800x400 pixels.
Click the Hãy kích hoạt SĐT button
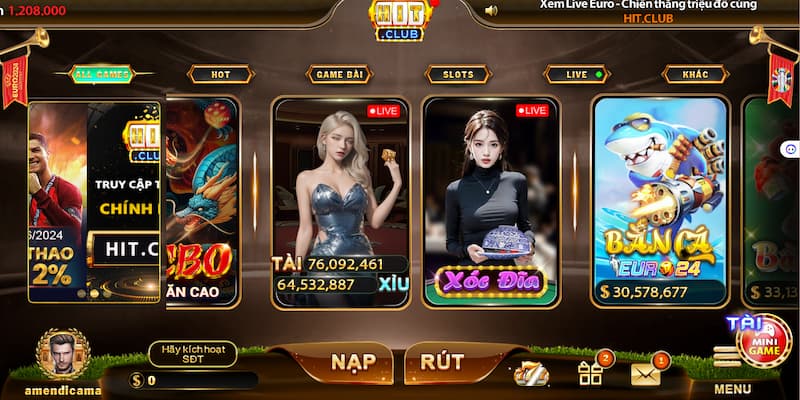(x=192, y=352)
